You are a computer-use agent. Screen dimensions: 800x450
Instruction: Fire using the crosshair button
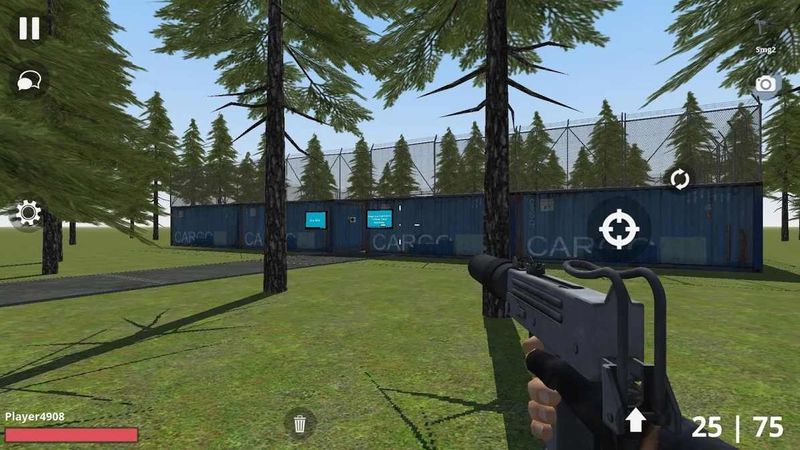[619, 229]
